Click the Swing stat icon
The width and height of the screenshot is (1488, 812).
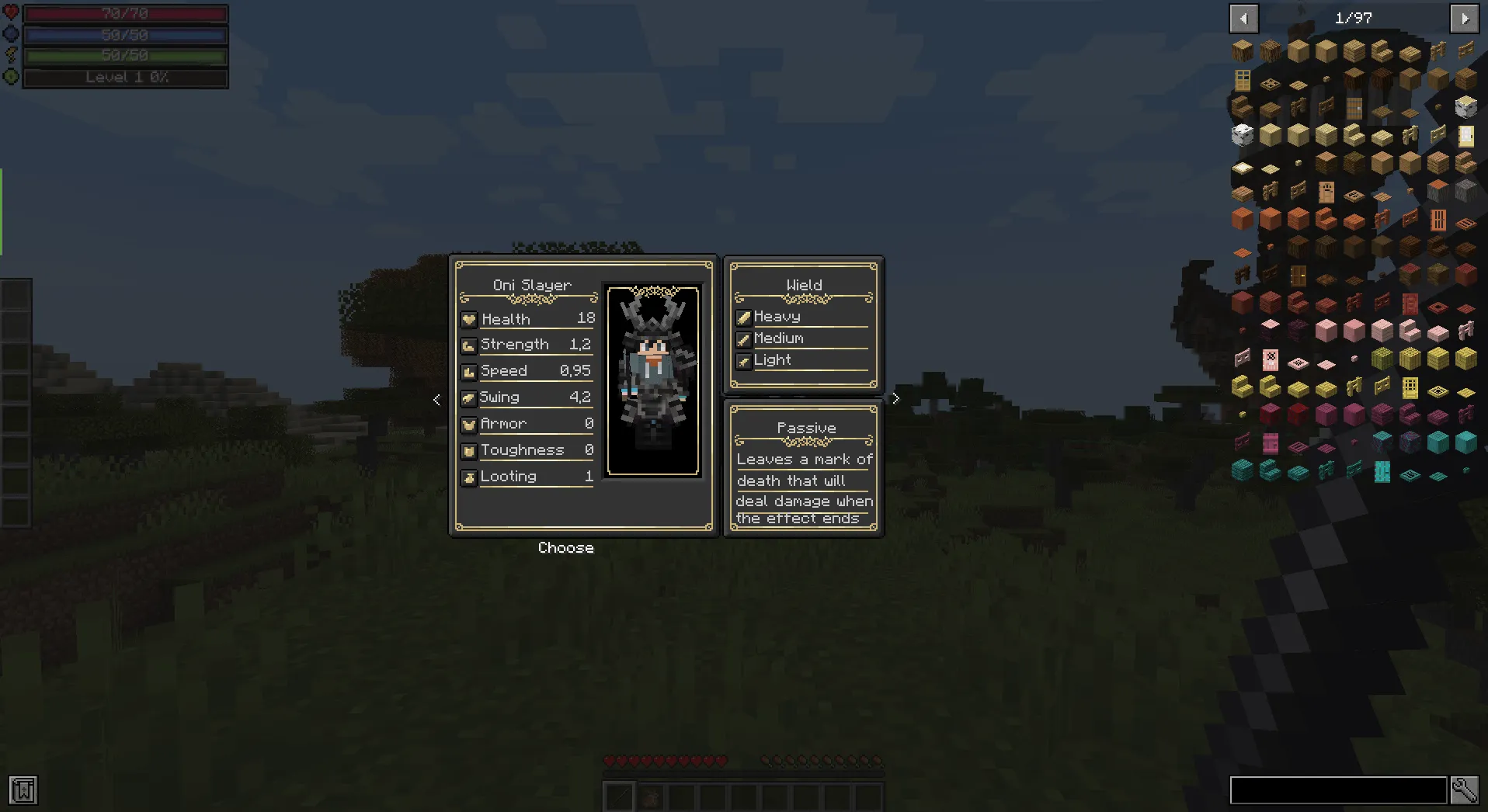coord(469,398)
